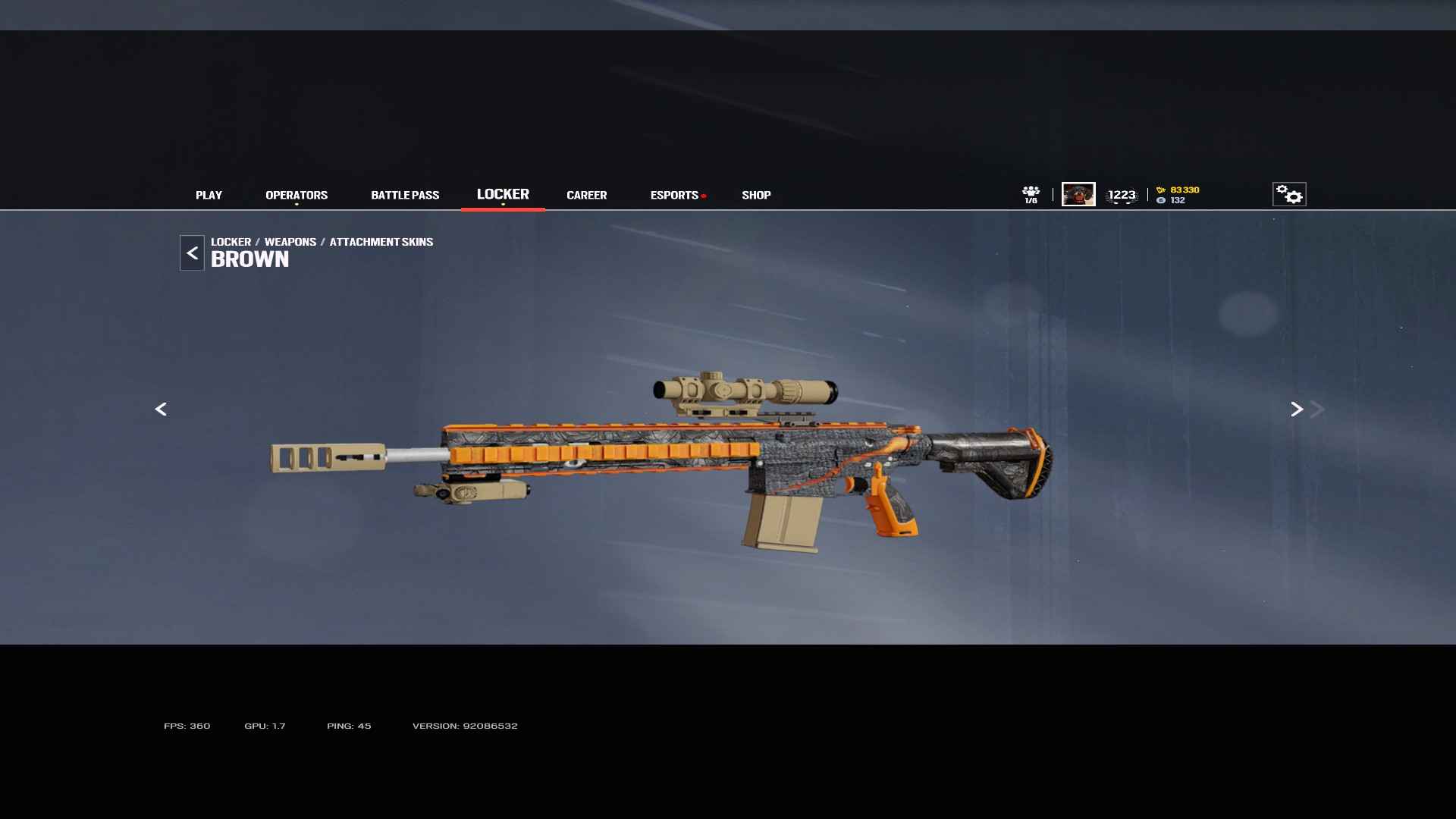Image resolution: width=1456 pixels, height=819 pixels.
Task: Click the back button beside the breadcrumb
Action: pyautogui.click(x=192, y=253)
